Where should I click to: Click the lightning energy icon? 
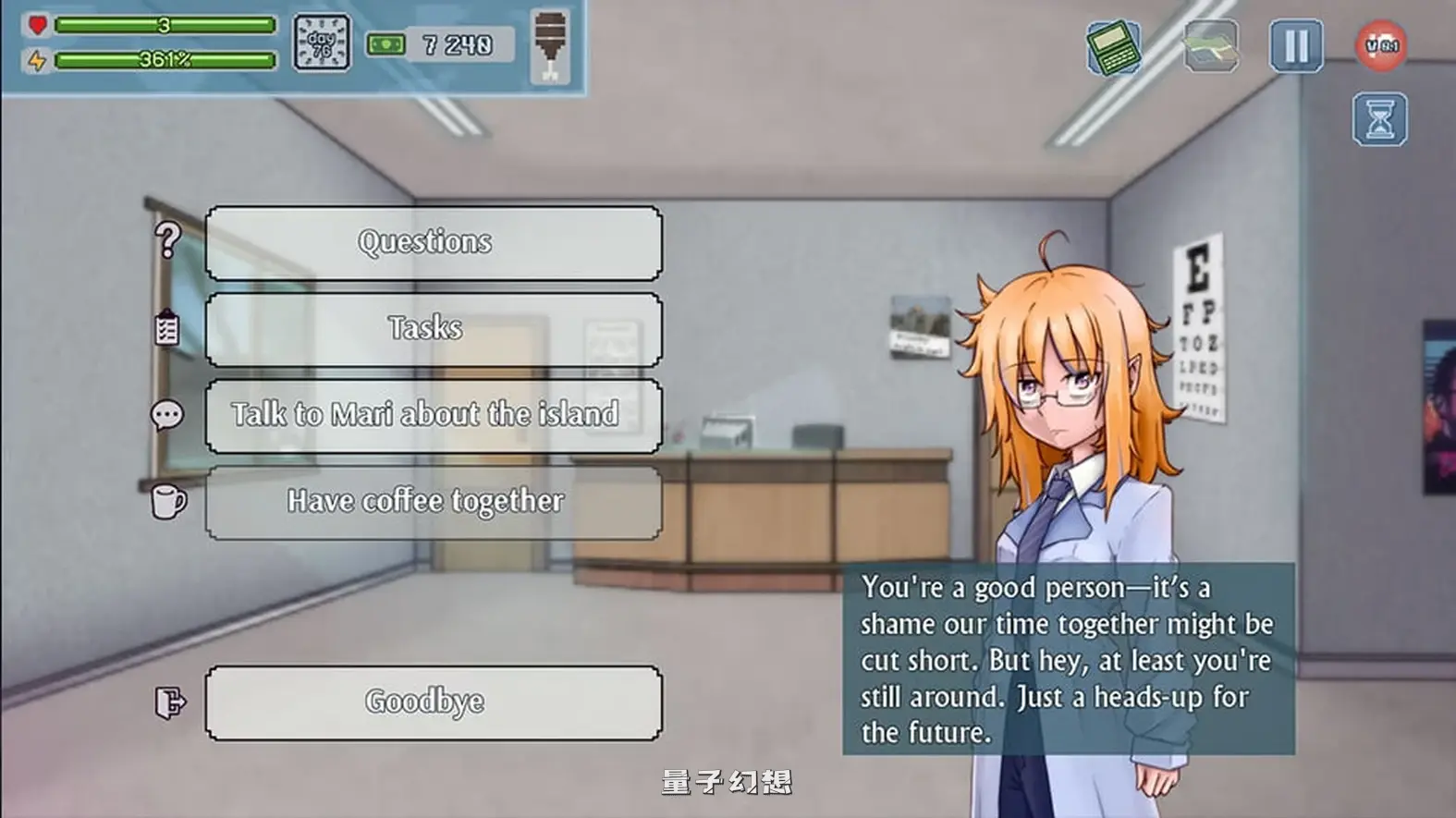pos(35,61)
